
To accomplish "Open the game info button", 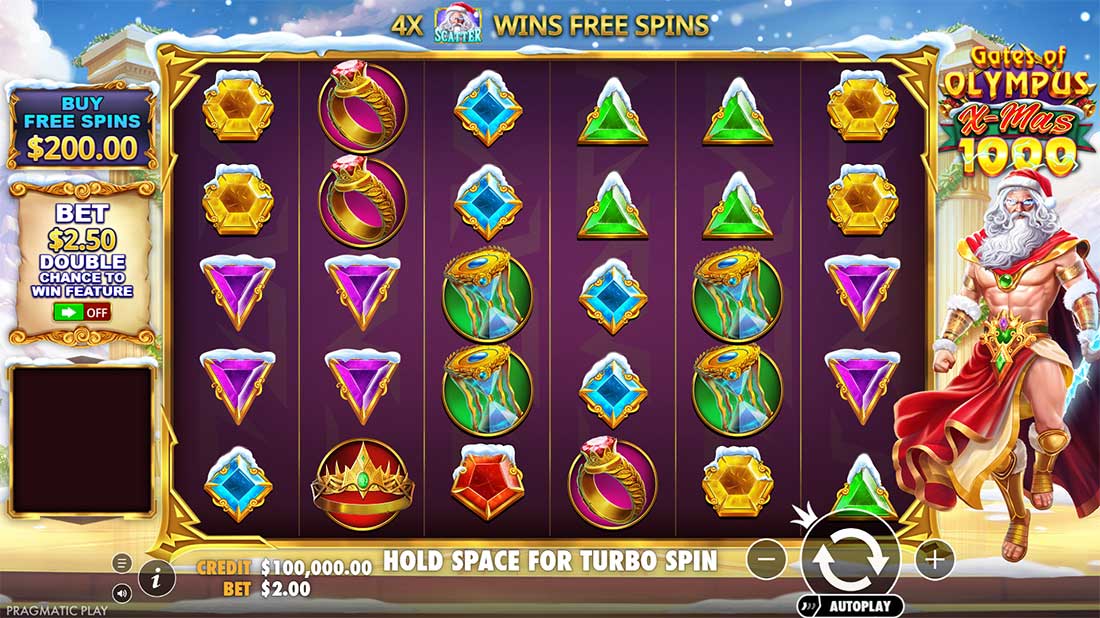I will coord(157,577).
